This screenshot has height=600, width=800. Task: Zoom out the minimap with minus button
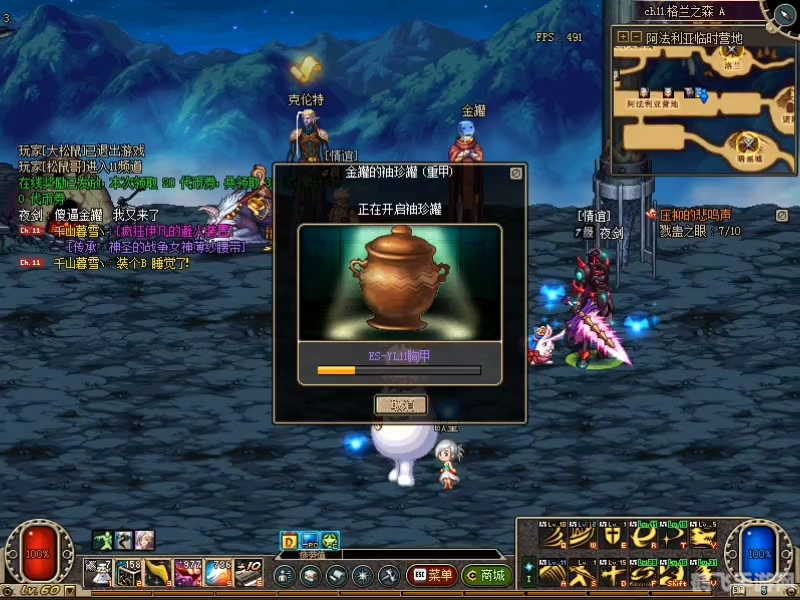(636, 37)
